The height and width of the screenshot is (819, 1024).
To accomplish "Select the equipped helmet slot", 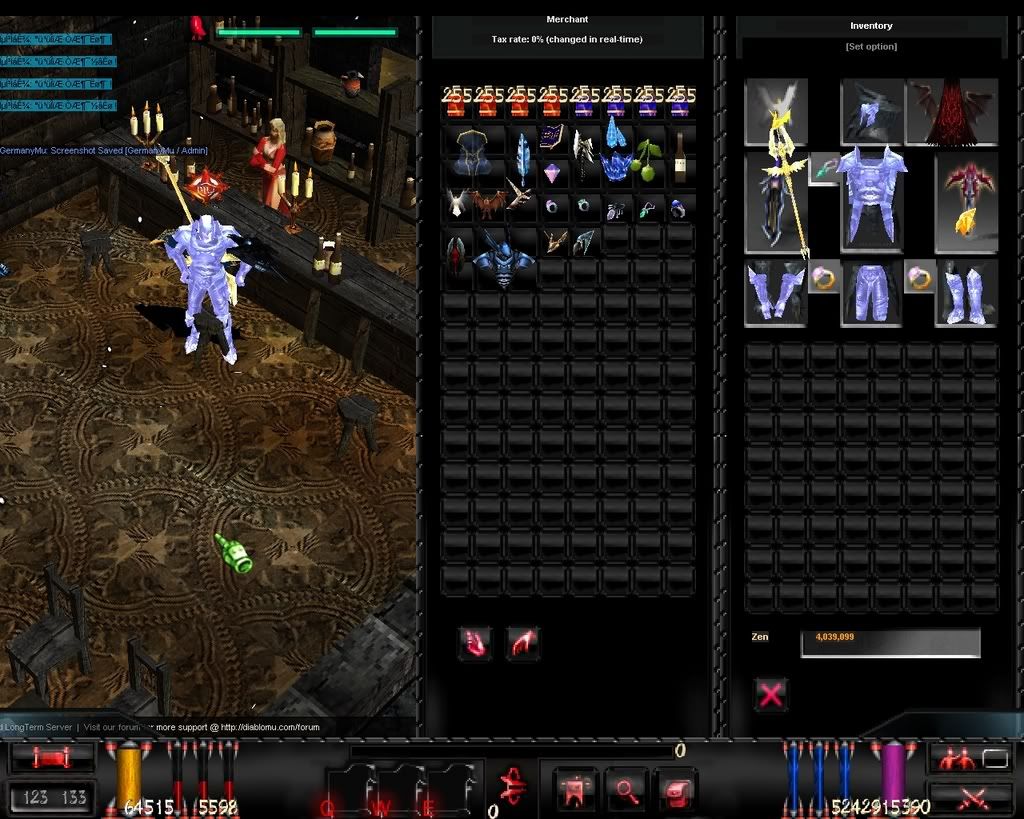I will (870, 112).
